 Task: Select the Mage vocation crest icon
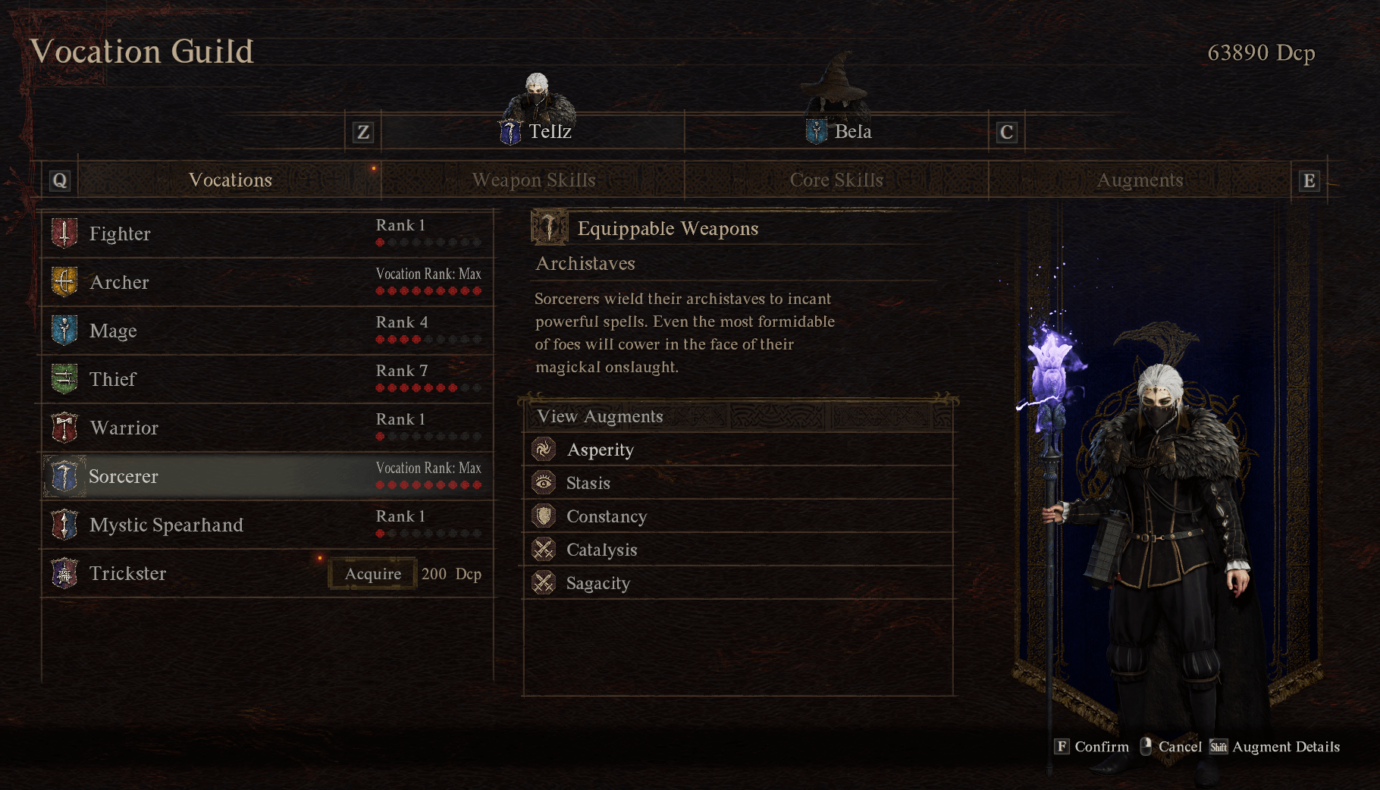click(x=65, y=330)
